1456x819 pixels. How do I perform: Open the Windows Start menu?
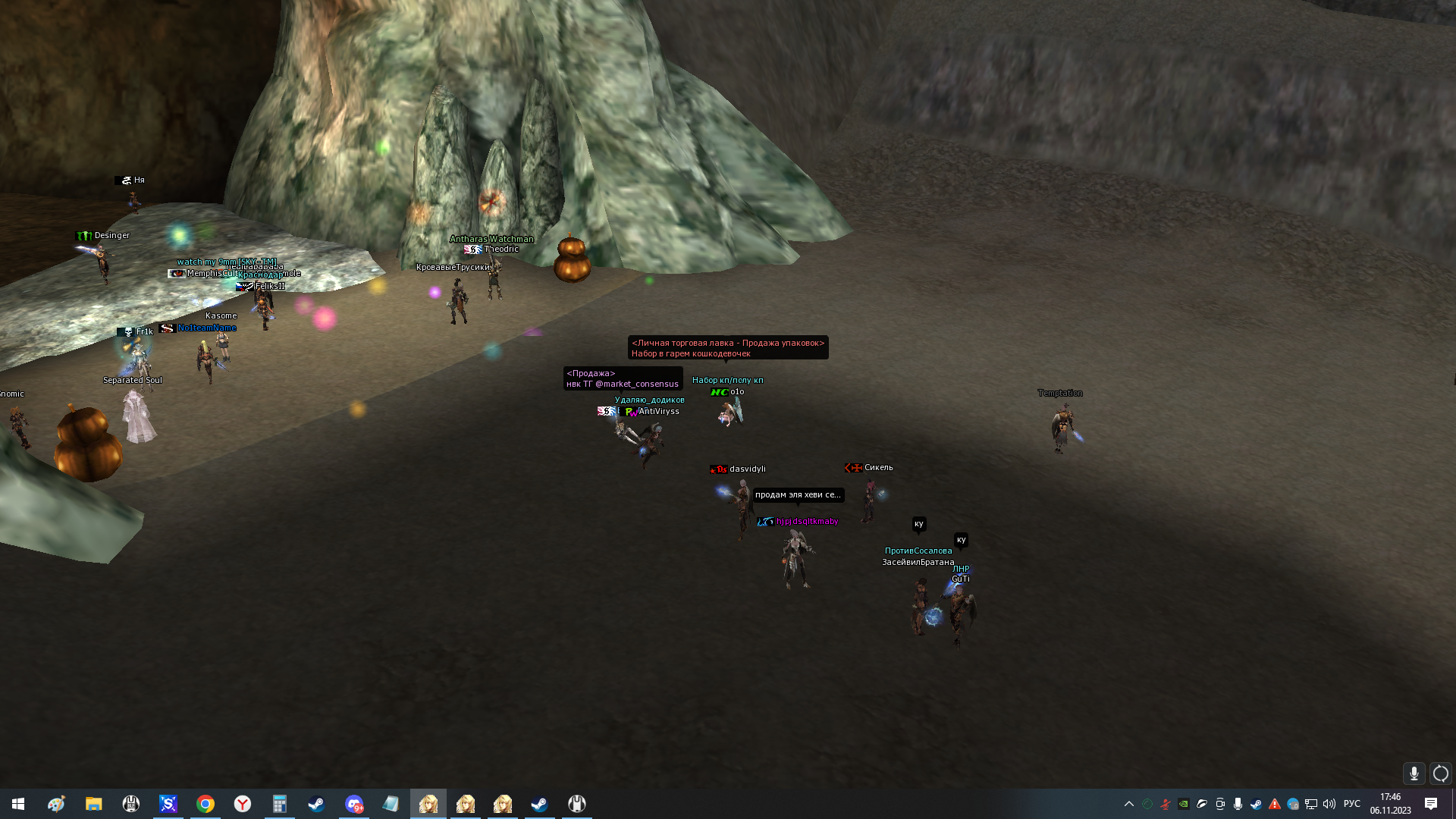(x=18, y=804)
